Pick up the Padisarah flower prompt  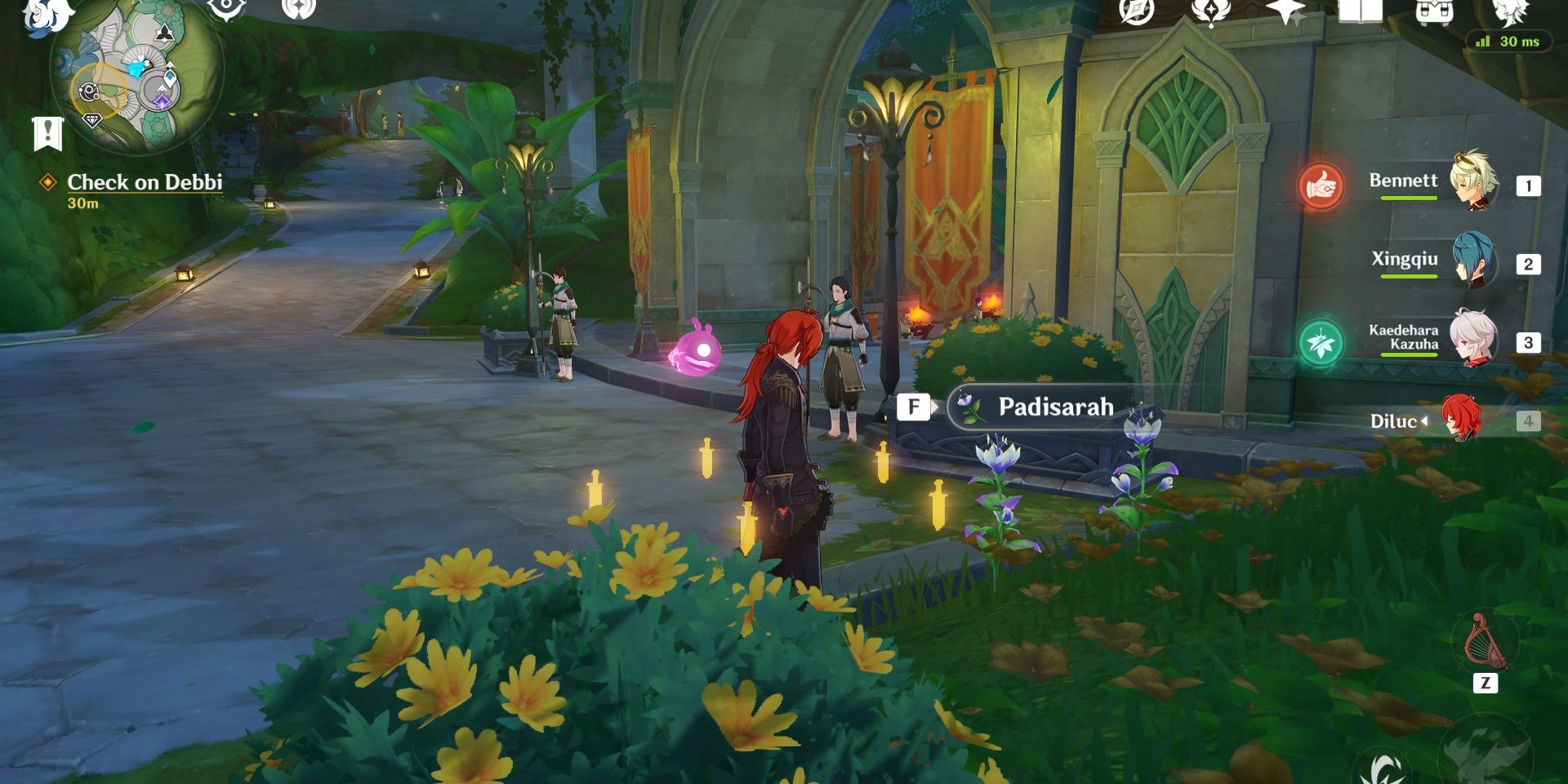tap(1053, 407)
